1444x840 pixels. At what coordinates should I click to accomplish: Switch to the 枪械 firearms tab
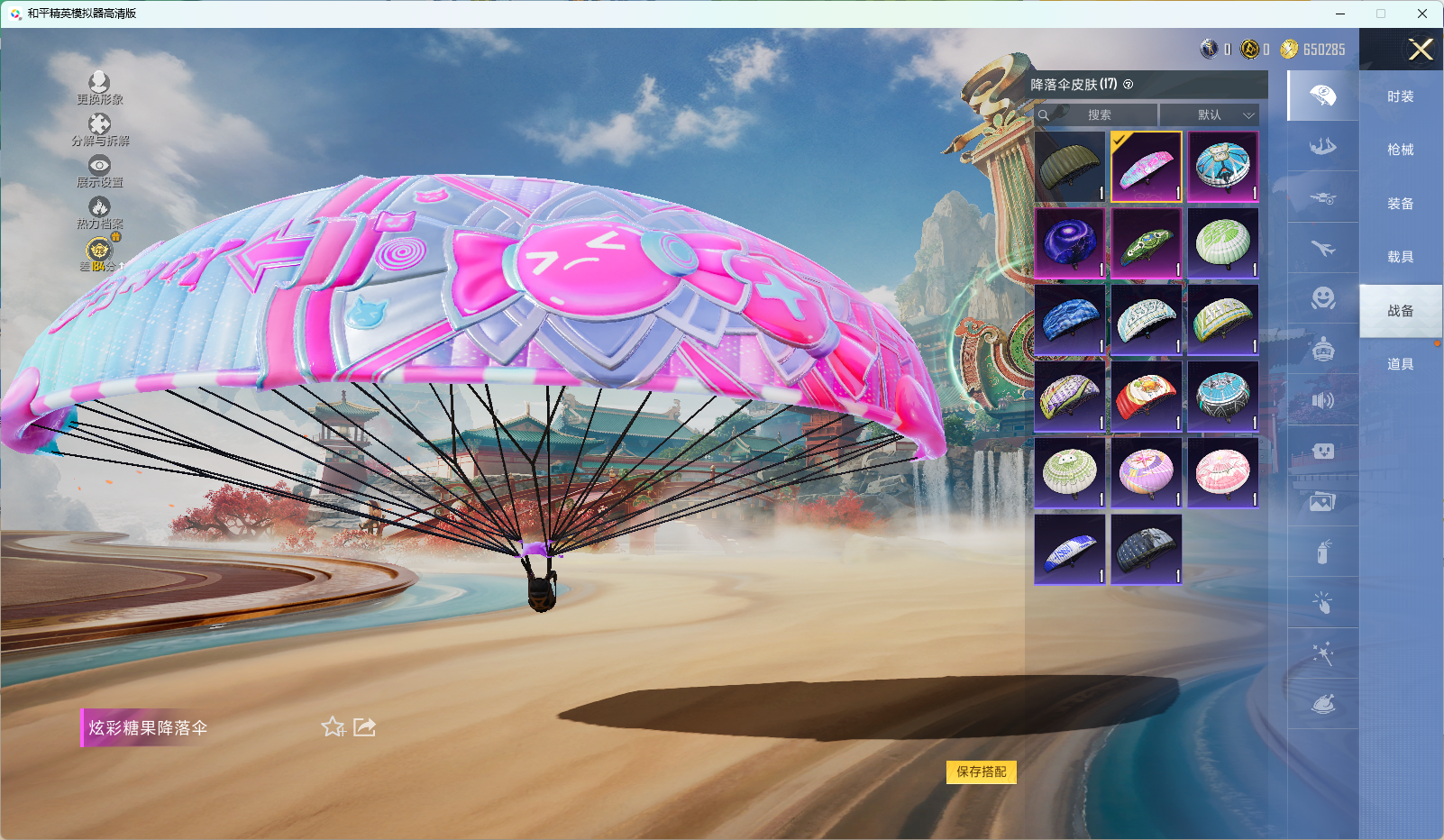click(1400, 150)
